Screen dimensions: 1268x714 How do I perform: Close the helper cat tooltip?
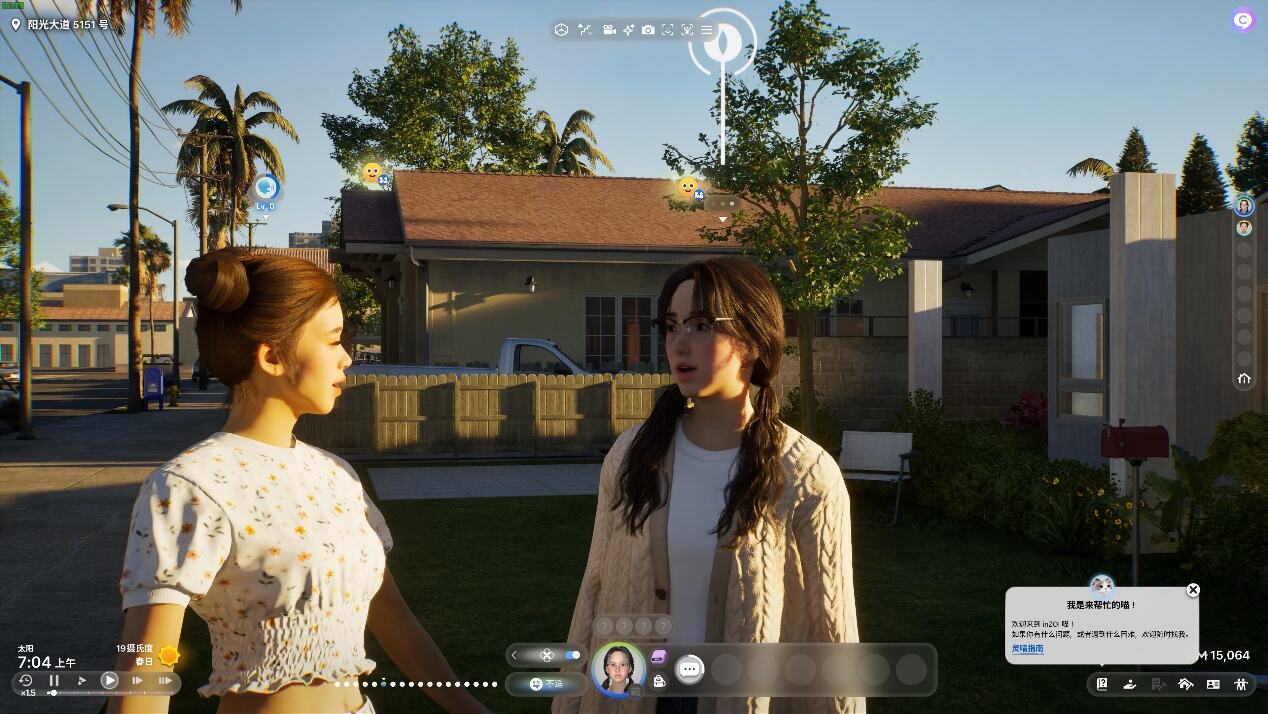pos(1192,590)
